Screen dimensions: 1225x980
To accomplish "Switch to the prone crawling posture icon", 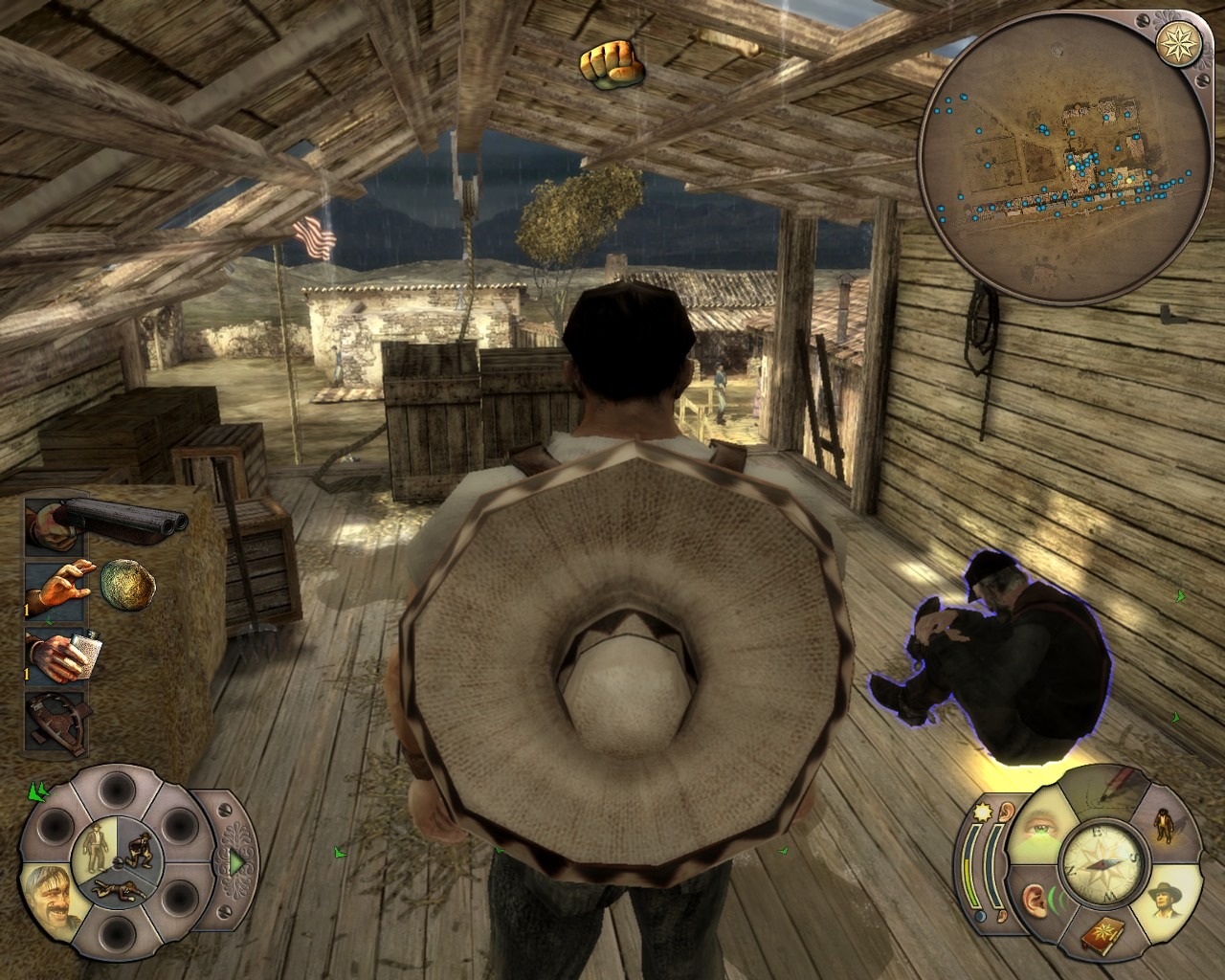I will 116,889.
